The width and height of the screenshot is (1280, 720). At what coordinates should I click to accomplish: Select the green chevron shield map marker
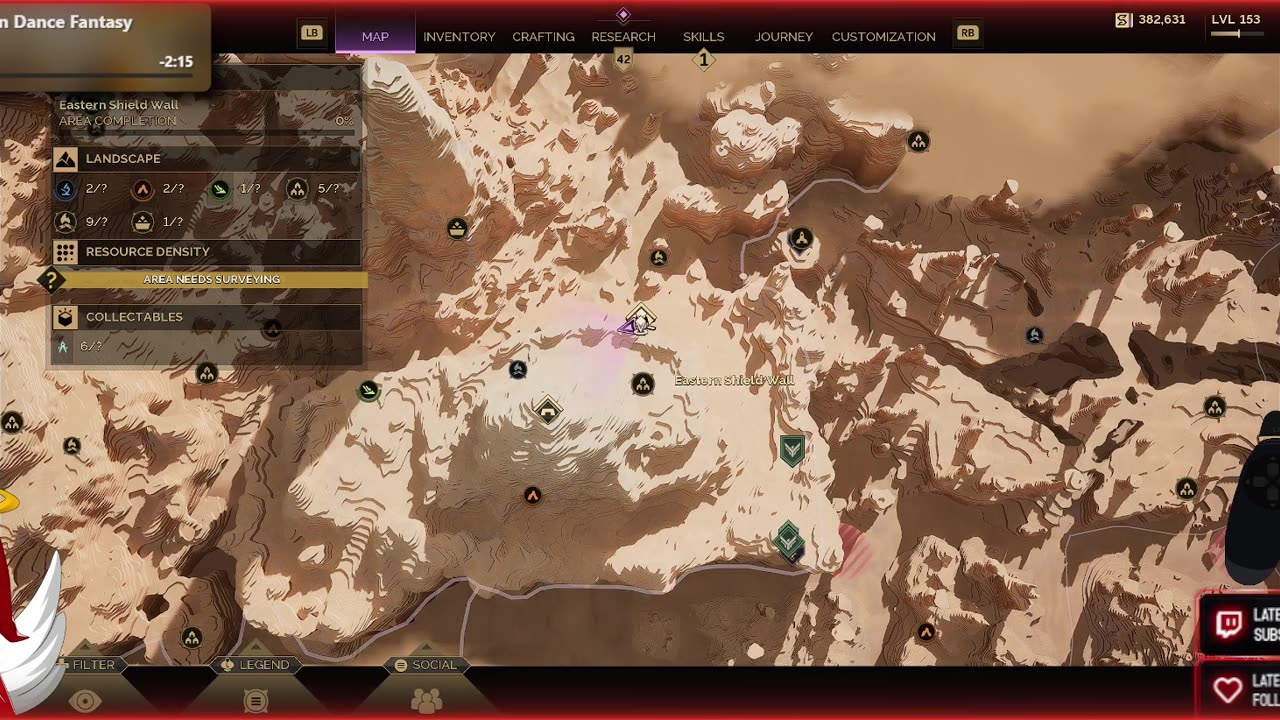click(x=792, y=450)
